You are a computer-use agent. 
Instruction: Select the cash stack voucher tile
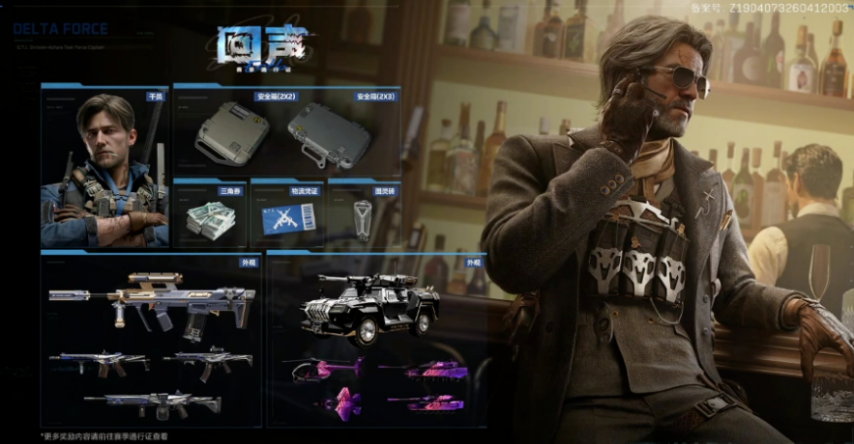210,215
